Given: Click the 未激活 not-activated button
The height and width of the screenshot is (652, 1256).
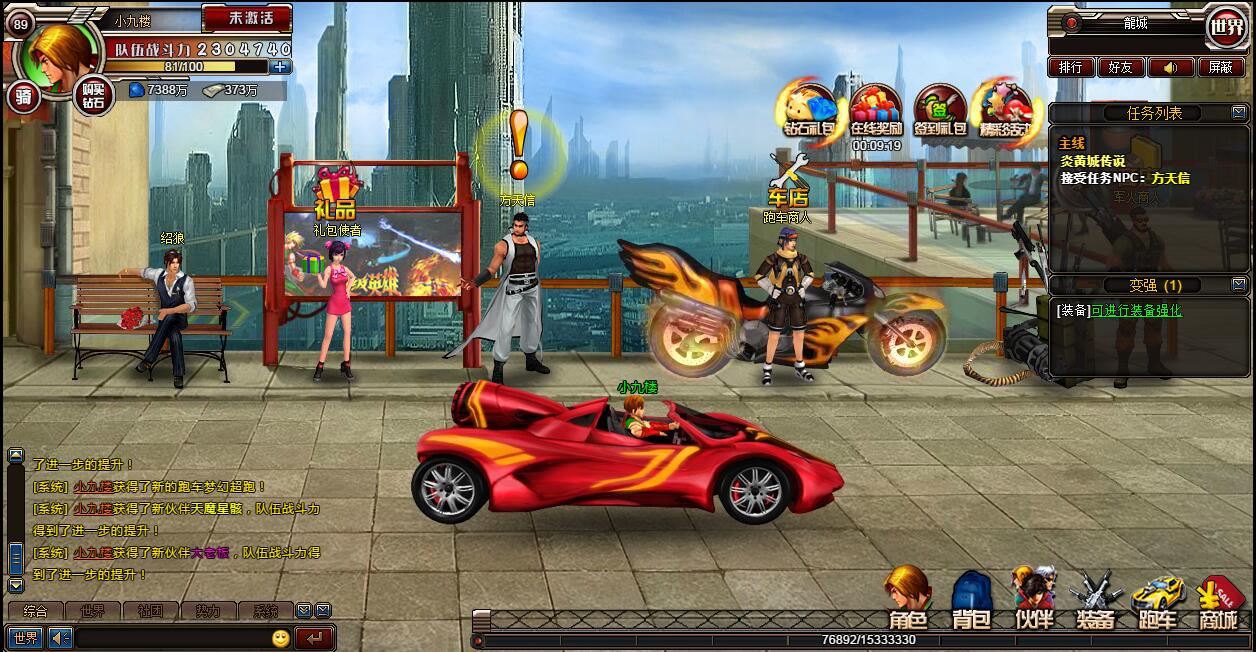Looking at the screenshot, I should 246,18.
